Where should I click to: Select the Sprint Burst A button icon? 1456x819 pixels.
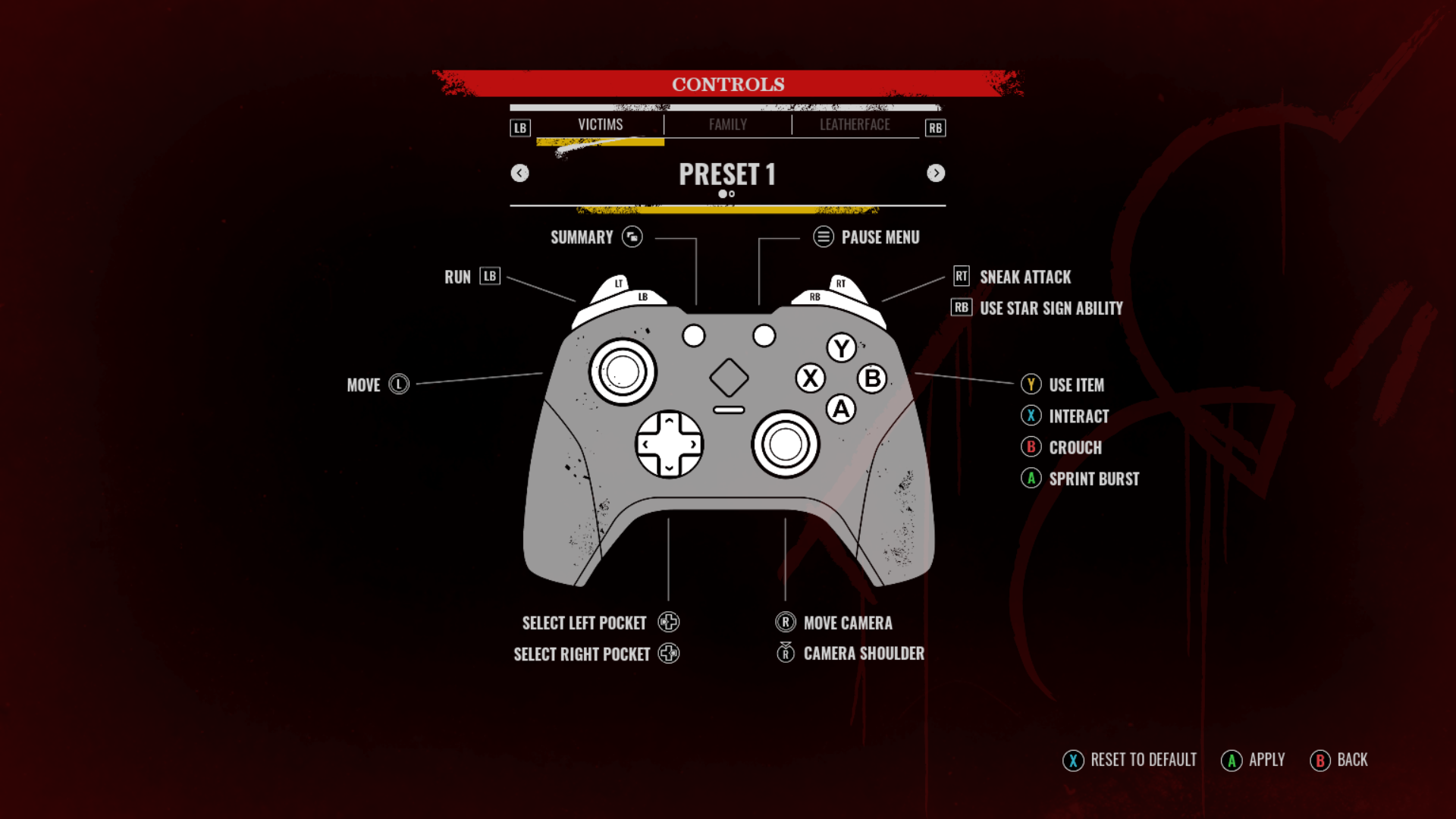1031,479
